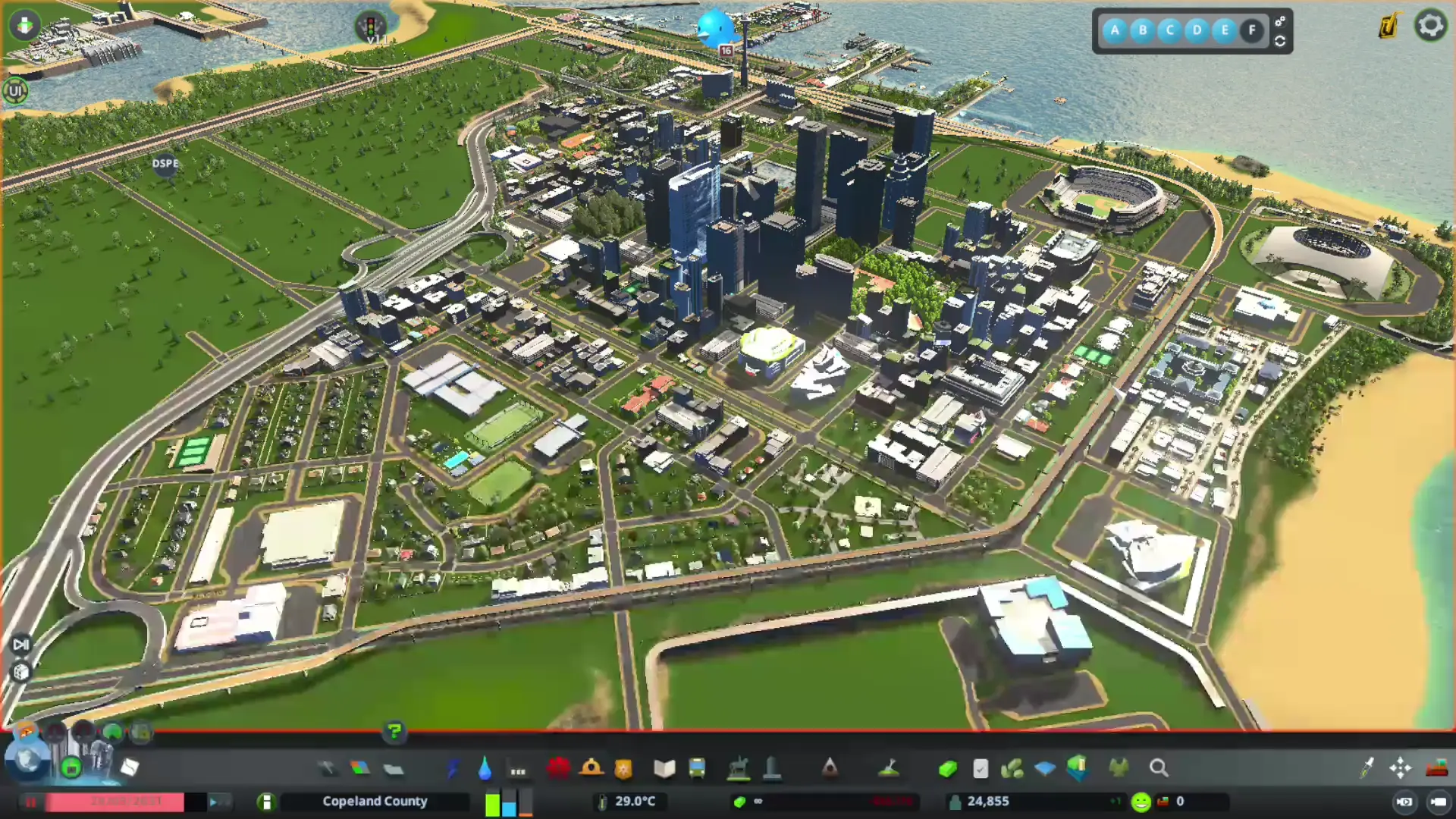Open the police services menu
The image size is (1456, 819).
[x=622, y=769]
